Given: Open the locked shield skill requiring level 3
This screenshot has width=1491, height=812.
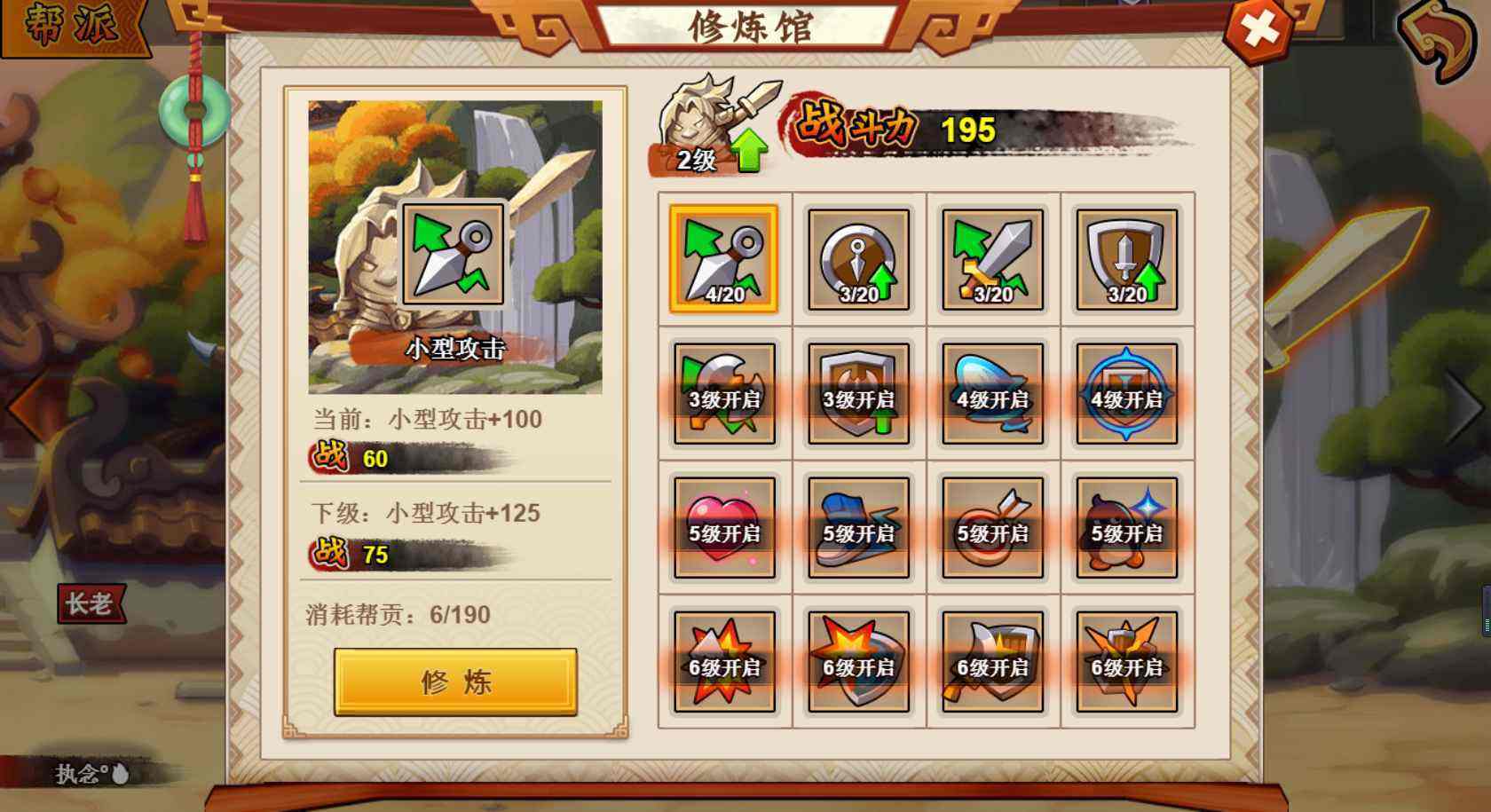Looking at the screenshot, I should pos(857,393).
